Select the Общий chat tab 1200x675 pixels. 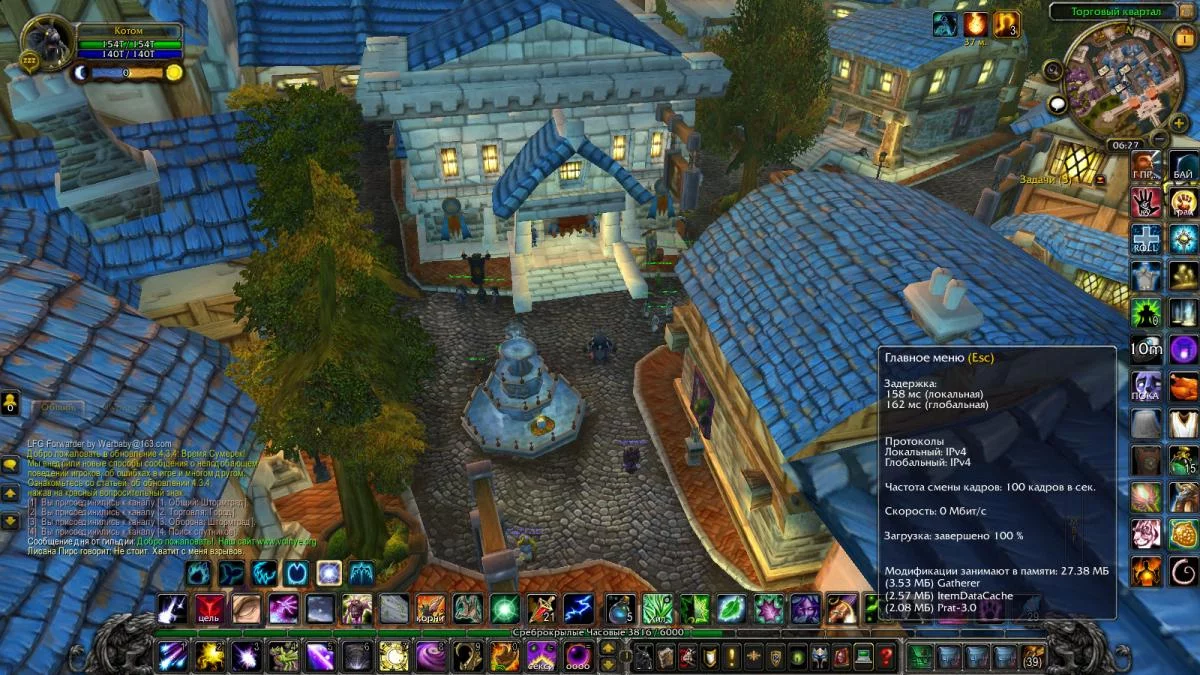pos(56,408)
